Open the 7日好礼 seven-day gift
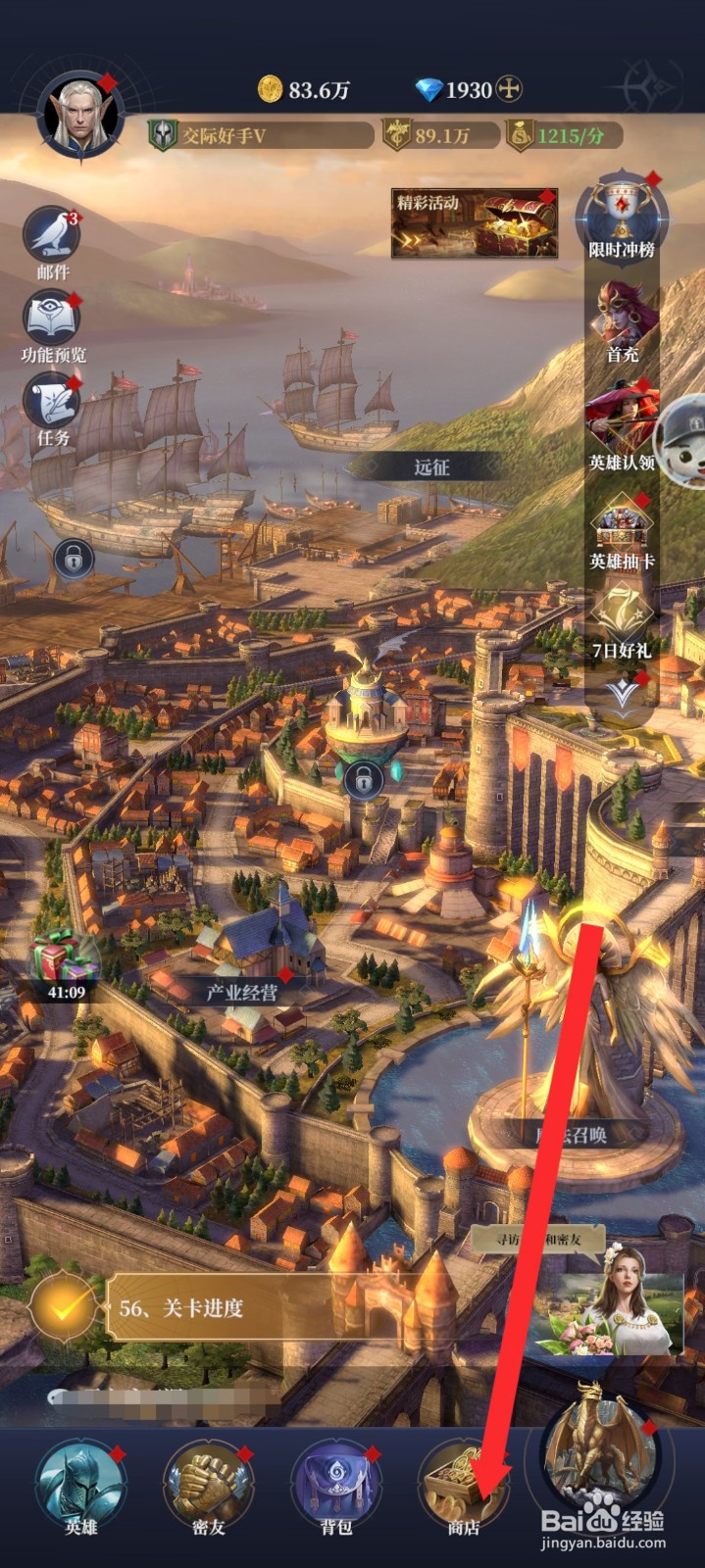This screenshot has height=1568, width=705. [x=622, y=619]
